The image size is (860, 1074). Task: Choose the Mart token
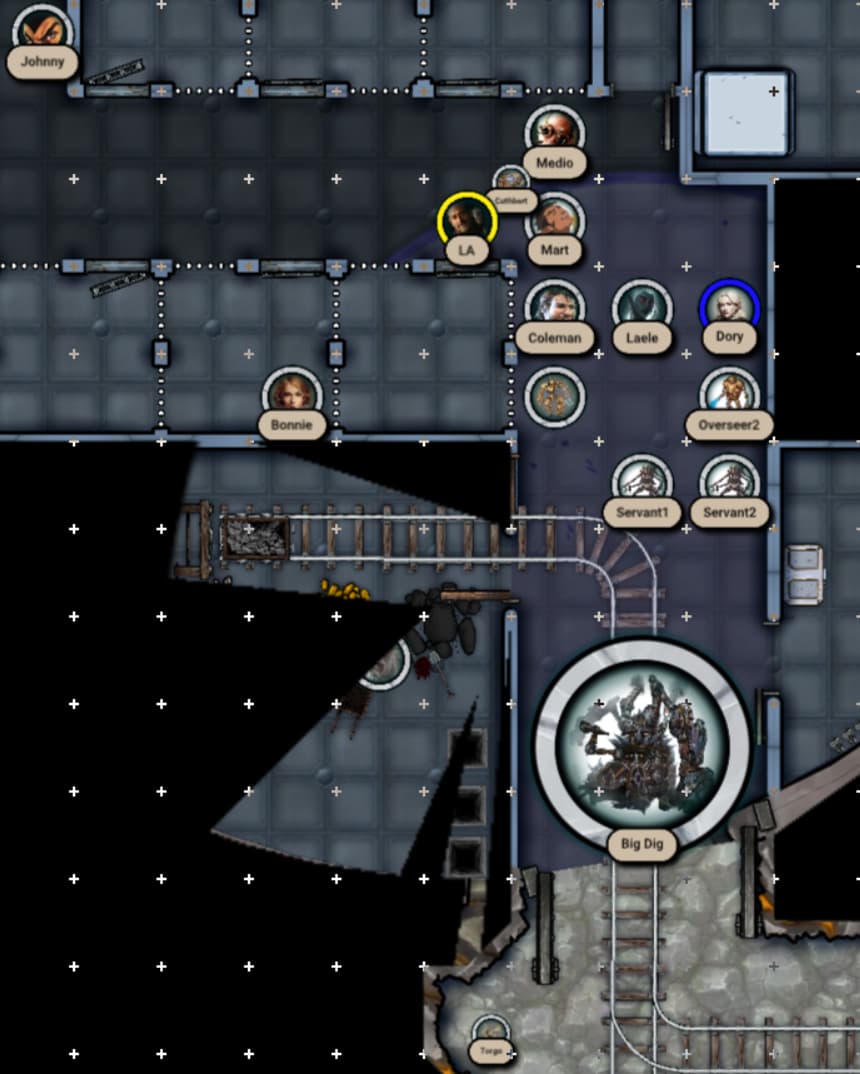pos(554,221)
